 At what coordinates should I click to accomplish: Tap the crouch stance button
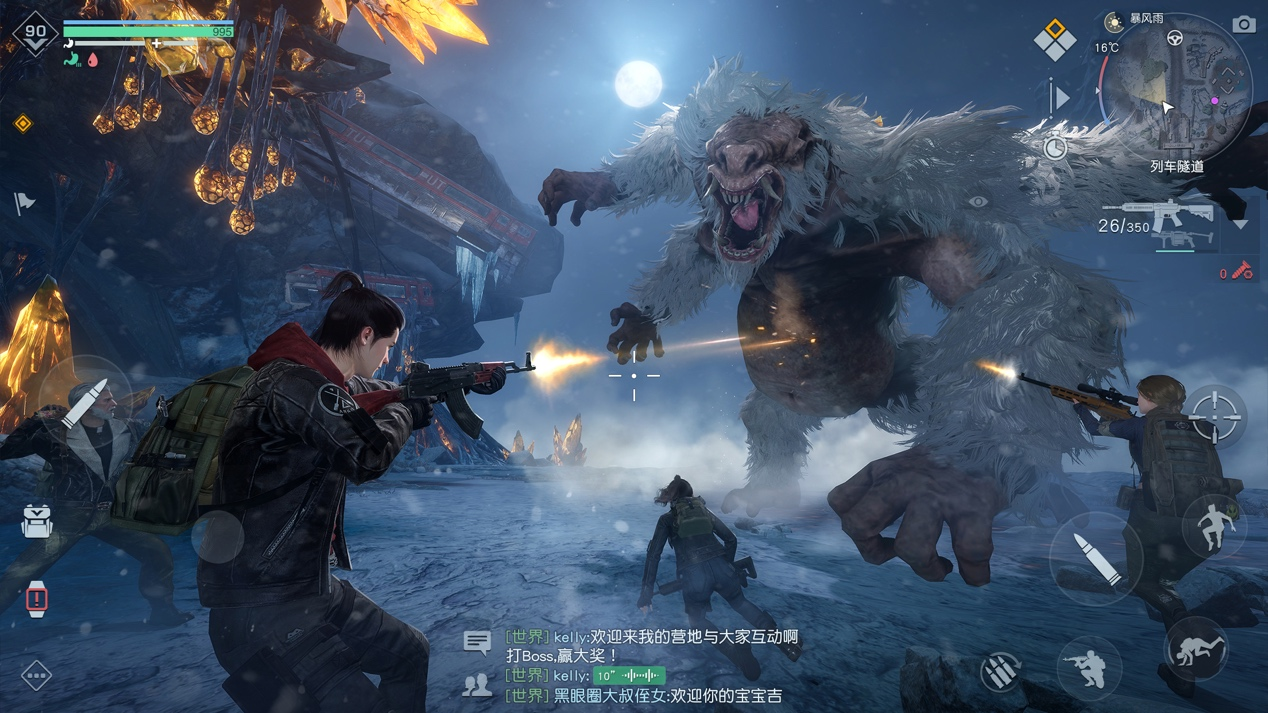coord(1089,665)
